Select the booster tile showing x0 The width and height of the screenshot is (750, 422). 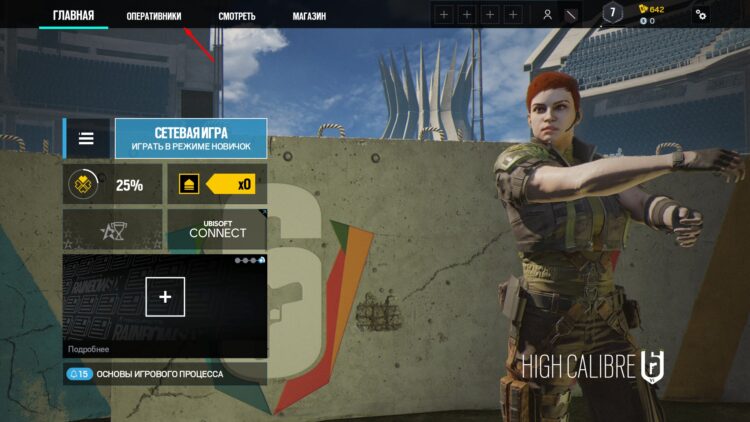pos(216,185)
